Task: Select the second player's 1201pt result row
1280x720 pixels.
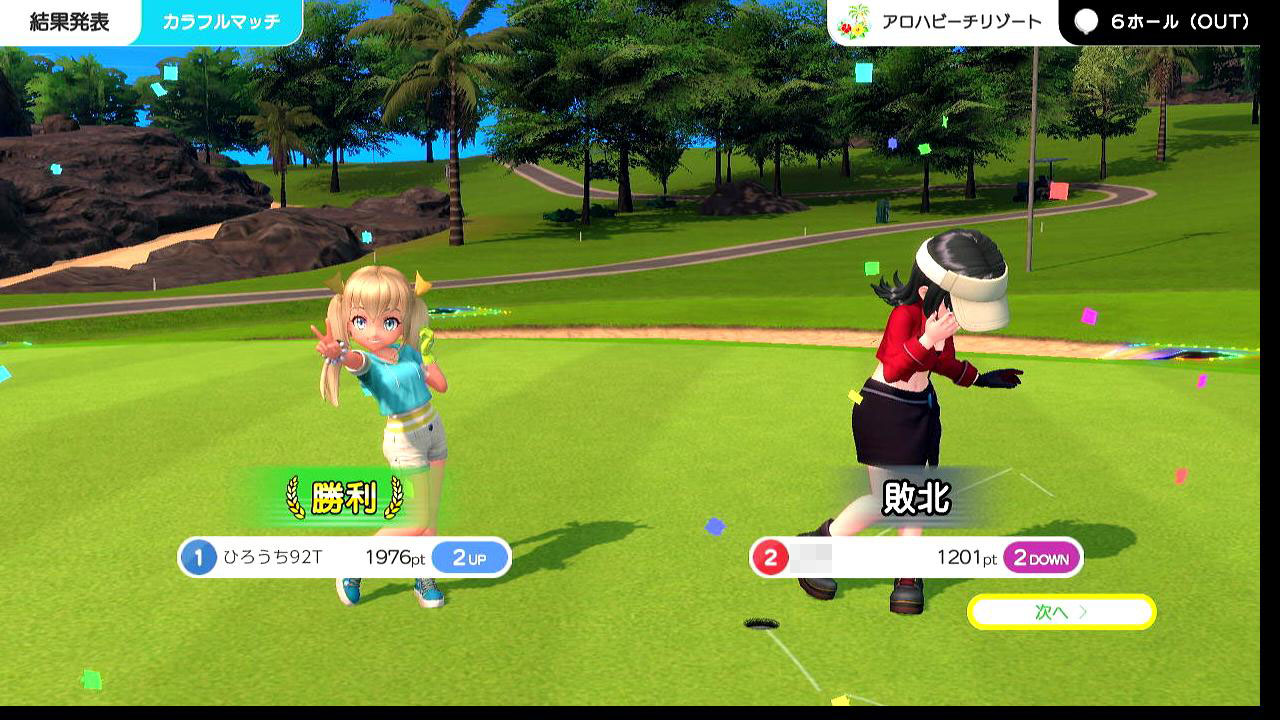Action: click(x=915, y=558)
